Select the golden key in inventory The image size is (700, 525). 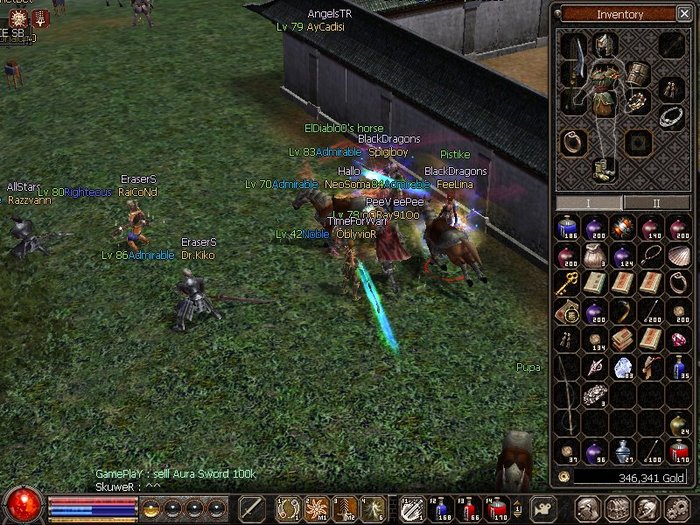568,283
